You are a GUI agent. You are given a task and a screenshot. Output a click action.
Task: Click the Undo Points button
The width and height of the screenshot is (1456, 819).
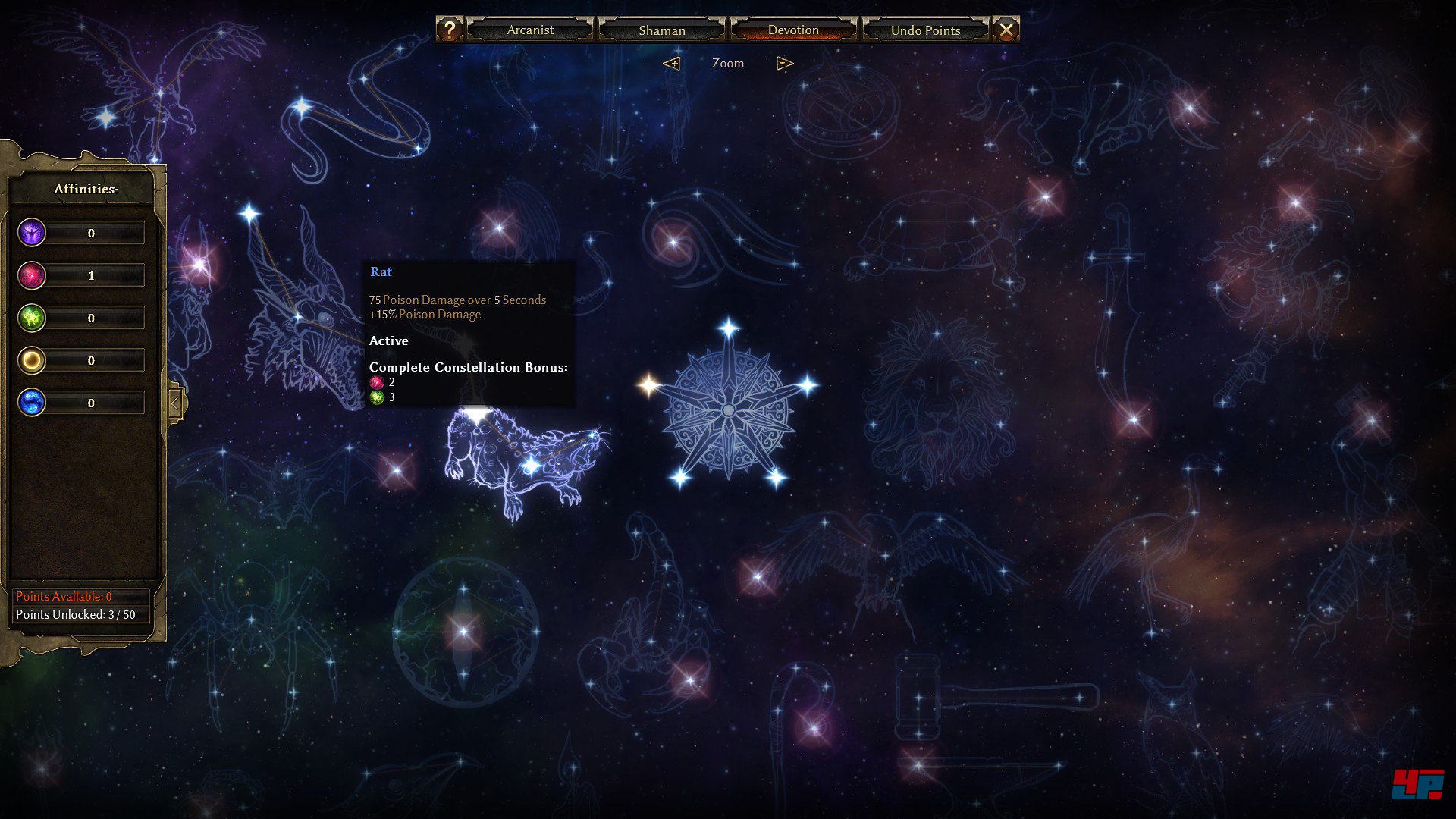(x=925, y=30)
